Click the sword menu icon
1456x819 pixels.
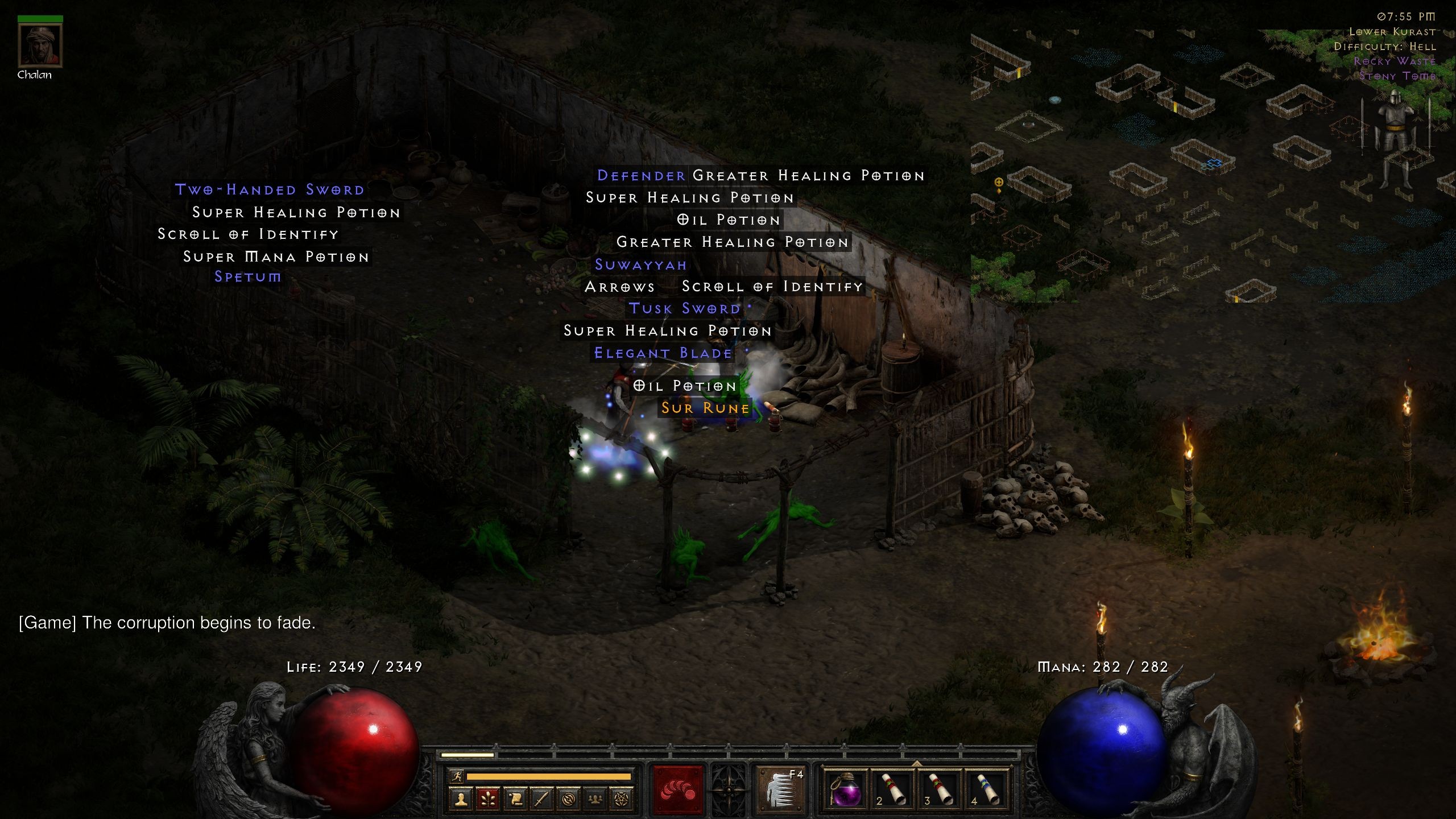click(x=542, y=799)
